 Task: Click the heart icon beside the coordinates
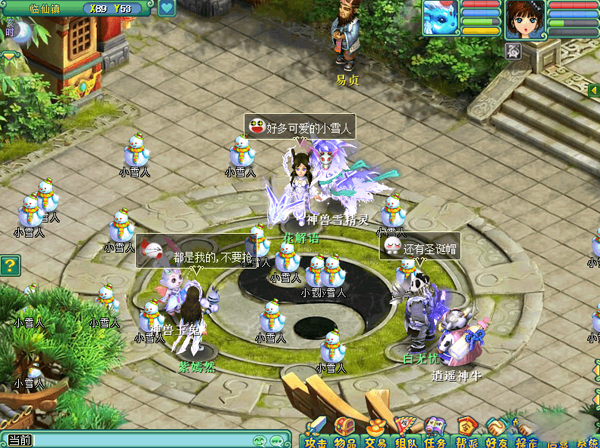pos(165,9)
